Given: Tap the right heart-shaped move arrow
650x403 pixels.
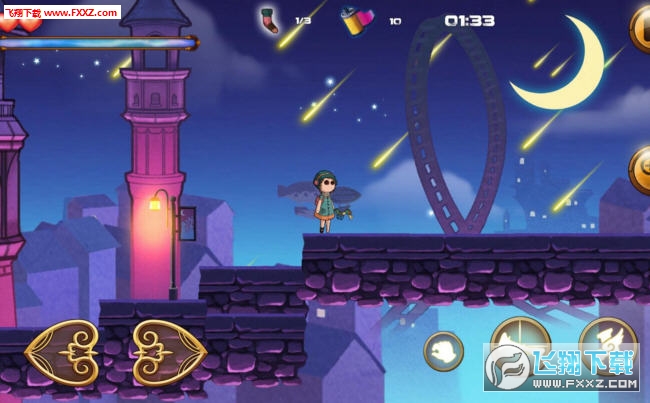Looking at the screenshot, I should click(x=169, y=353).
